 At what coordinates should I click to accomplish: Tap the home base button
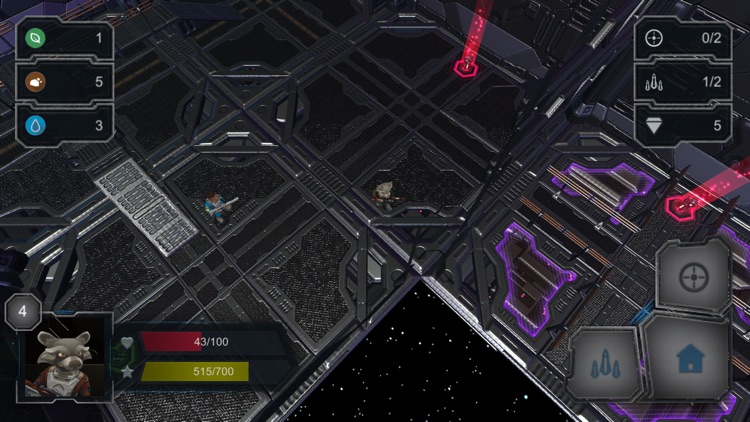(688, 358)
